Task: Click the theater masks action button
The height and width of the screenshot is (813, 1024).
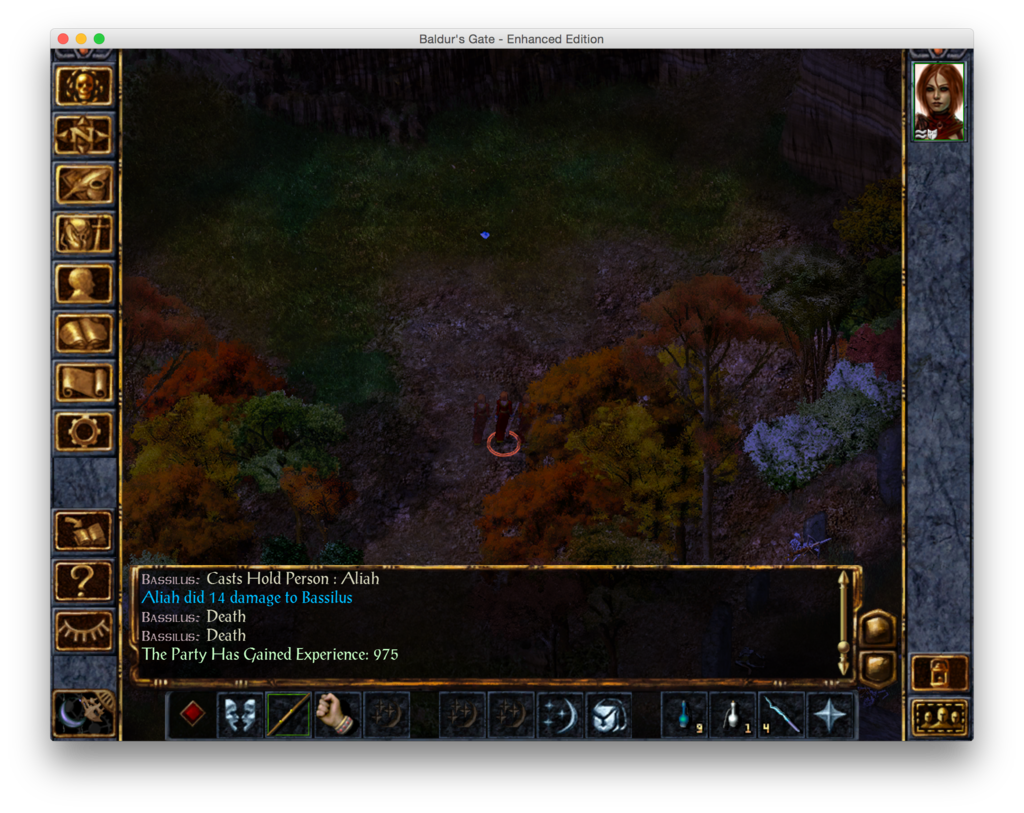Action: click(x=240, y=715)
